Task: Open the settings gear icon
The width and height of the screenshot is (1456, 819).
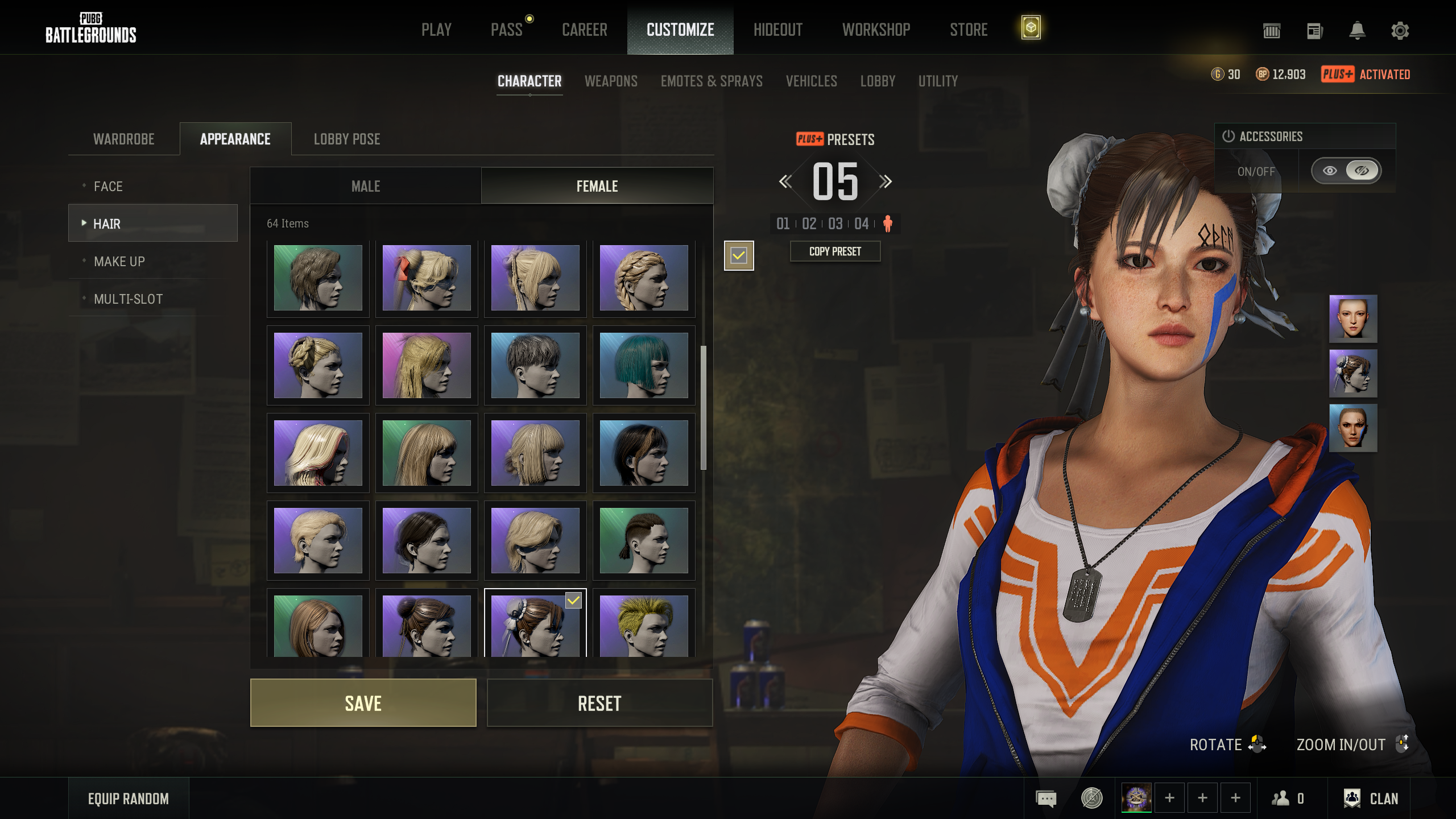Action: click(x=1400, y=31)
